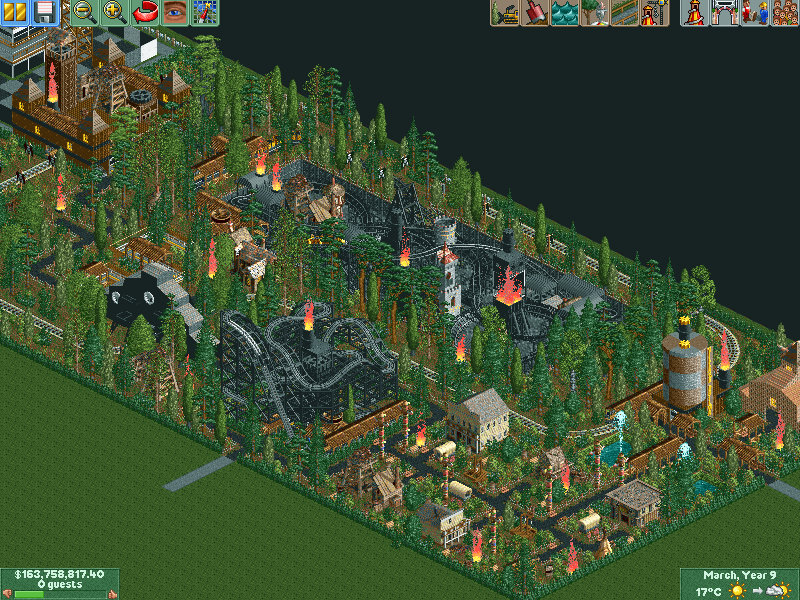Click the 0 guests count readout
800x600 pixels.
pyautogui.click(x=60, y=584)
